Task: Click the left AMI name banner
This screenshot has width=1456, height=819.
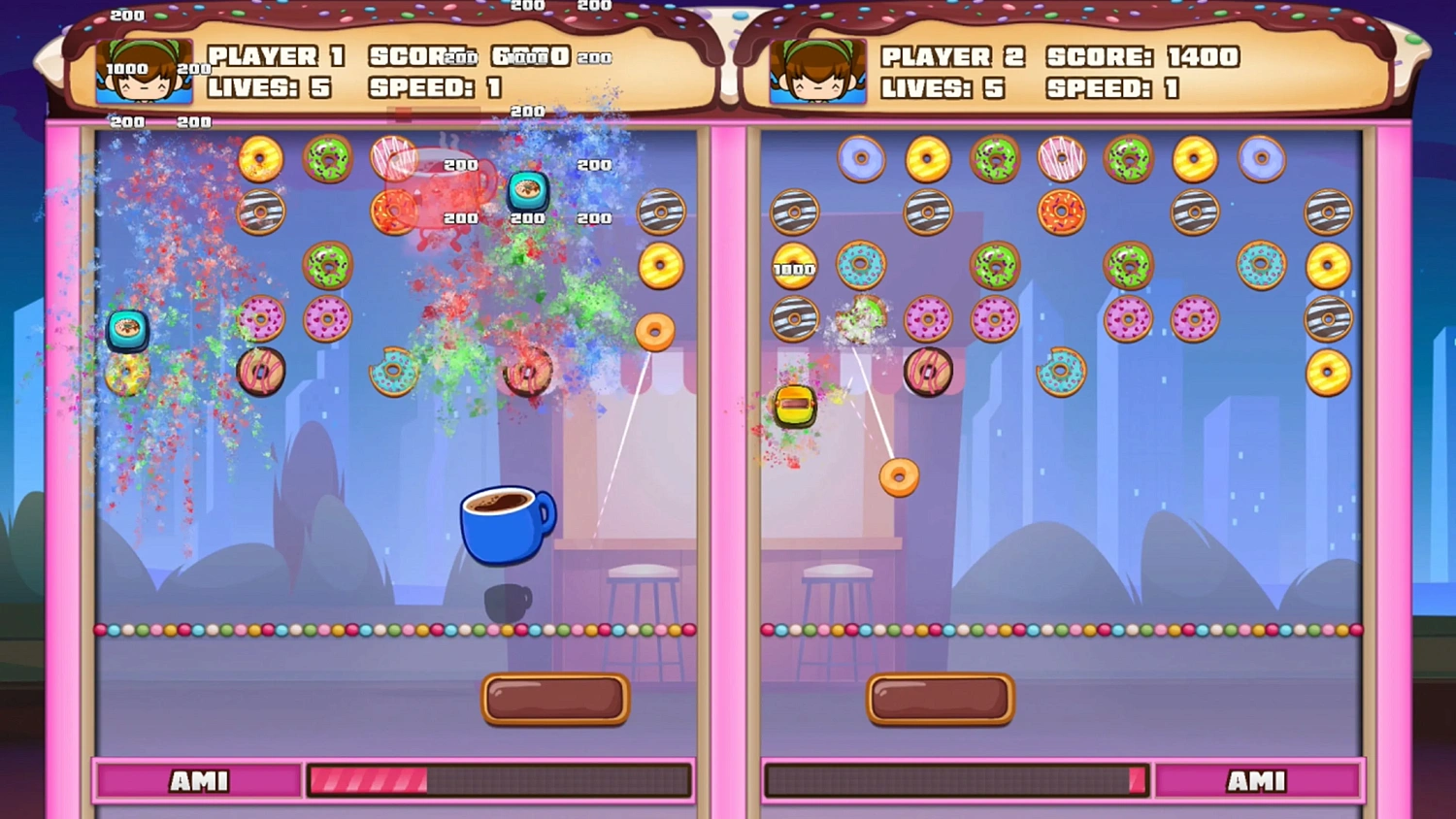Action: 199,779
